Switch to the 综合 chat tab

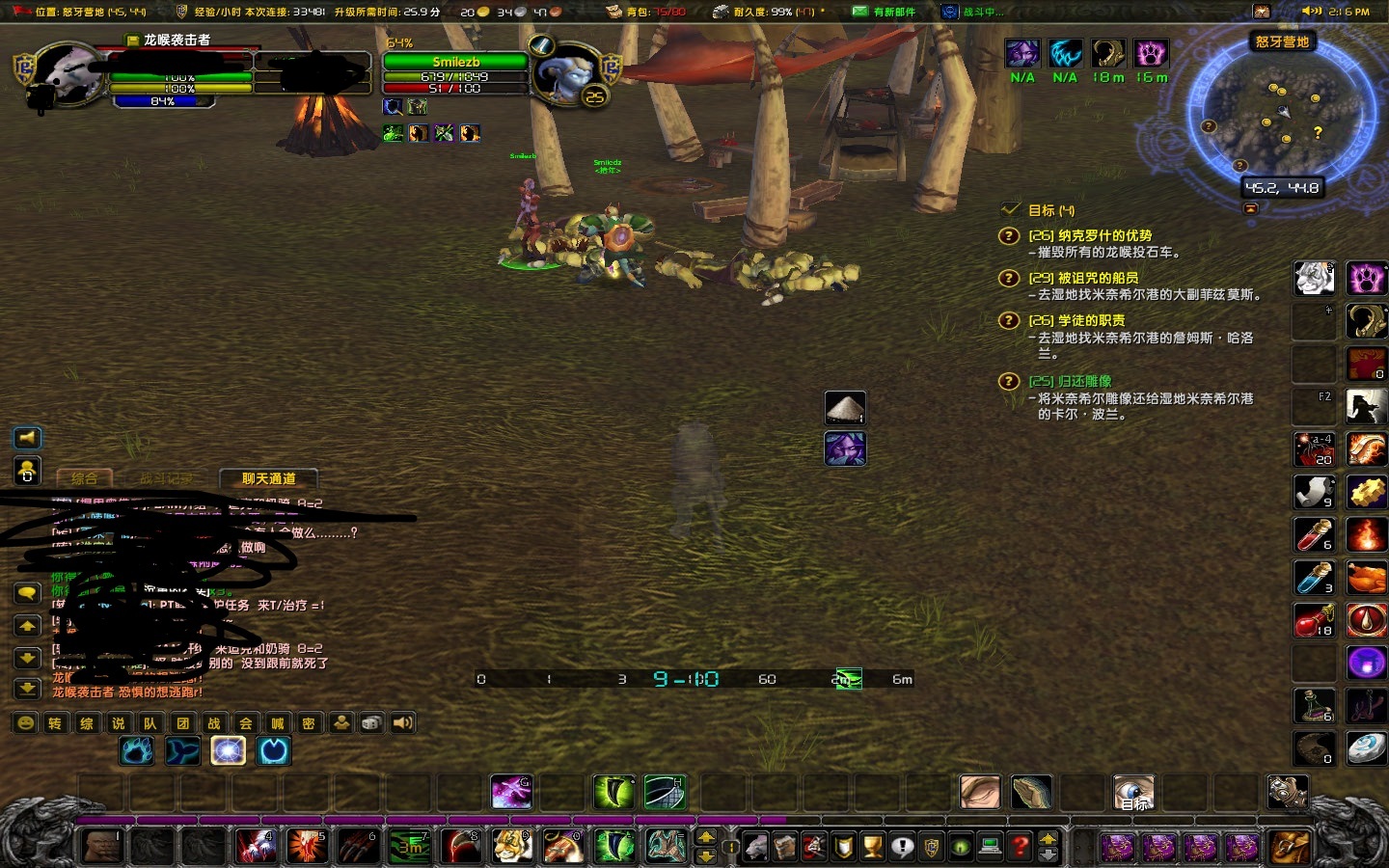[85, 479]
